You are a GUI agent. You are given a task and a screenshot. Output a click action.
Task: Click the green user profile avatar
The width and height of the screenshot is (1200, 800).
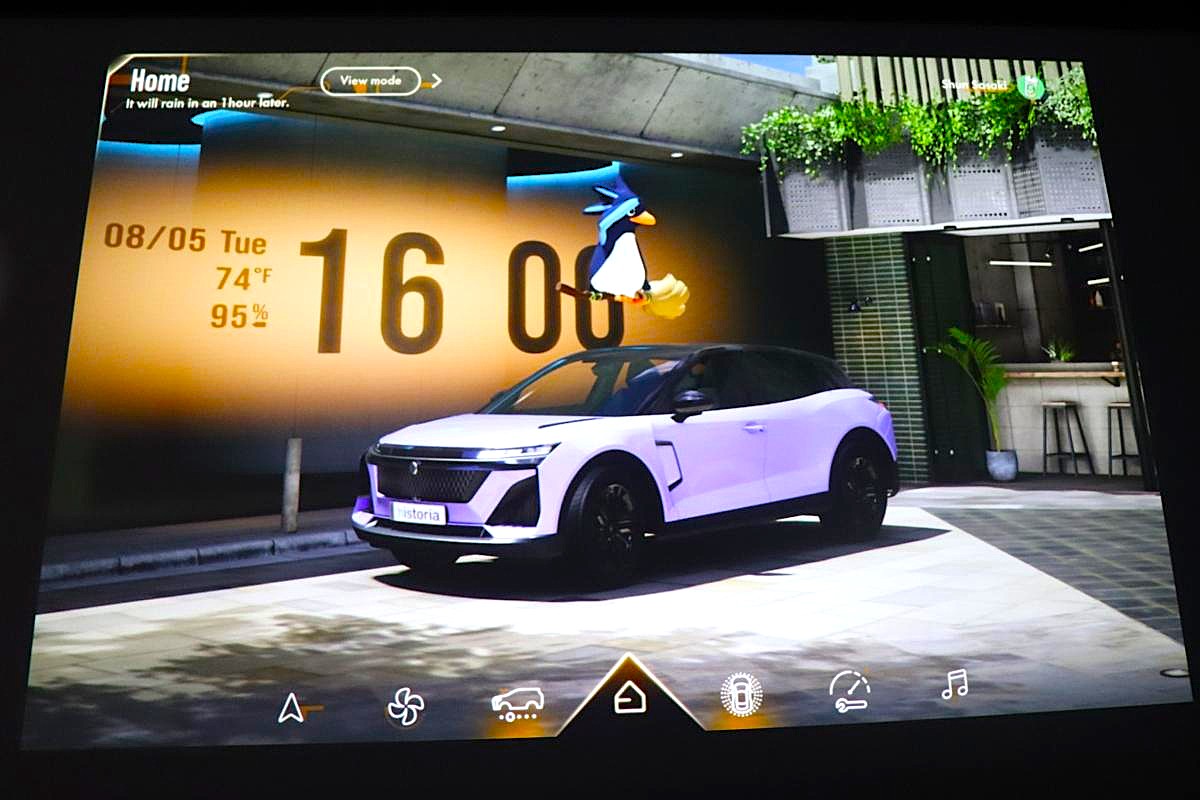[1031, 86]
